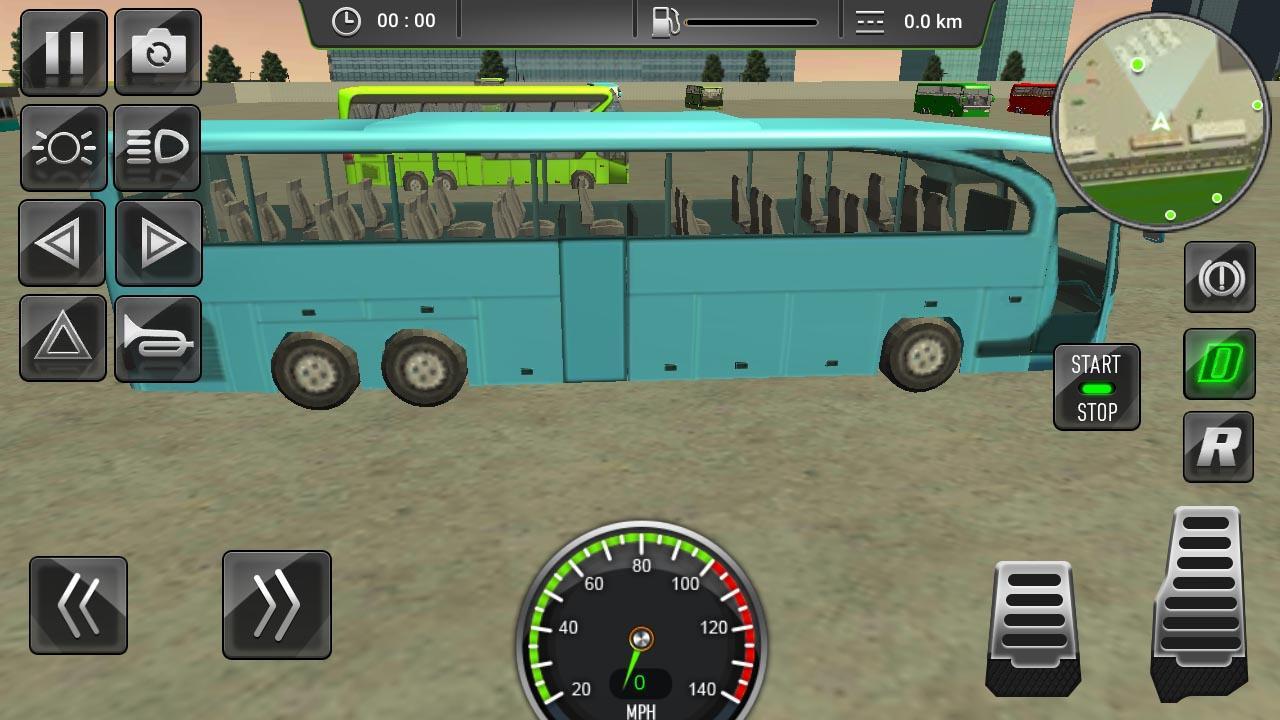The width and height of the screenshot is (1280, 720).
Task: Pause the game
Action: coord(62,52)
